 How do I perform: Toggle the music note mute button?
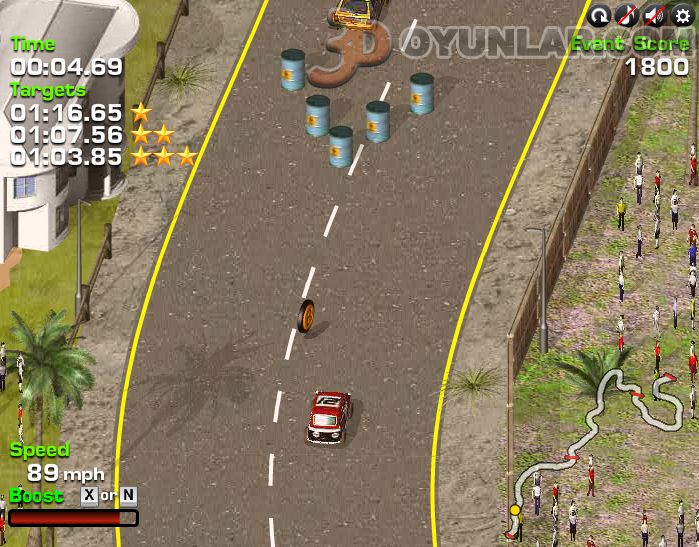[627, 15]
